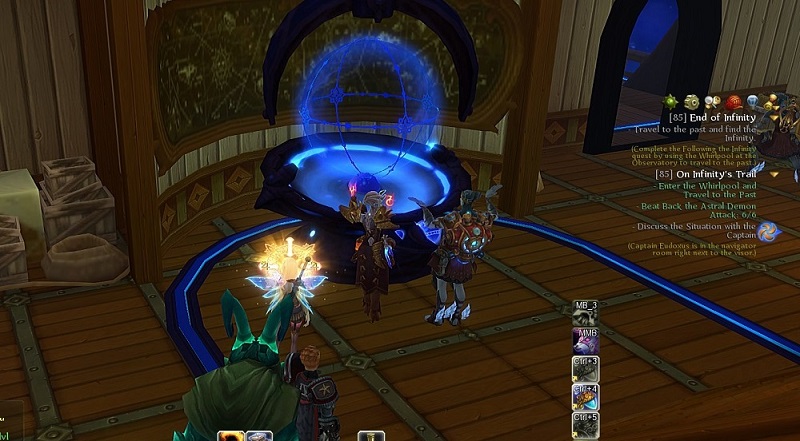
Task: Collapse On Infinity's Trail with the yellow arrow
Action: pos(774,174)
